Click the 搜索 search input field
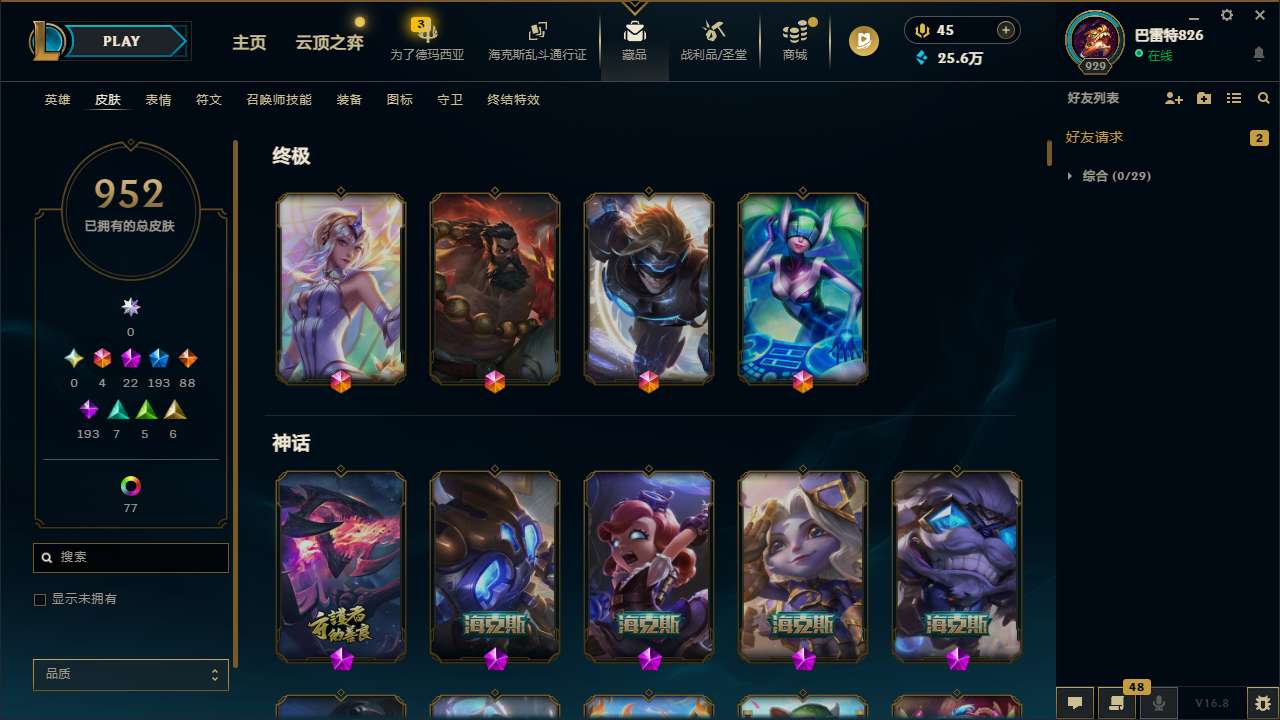Screen dimensions: 1280x720 coord(130,557)
